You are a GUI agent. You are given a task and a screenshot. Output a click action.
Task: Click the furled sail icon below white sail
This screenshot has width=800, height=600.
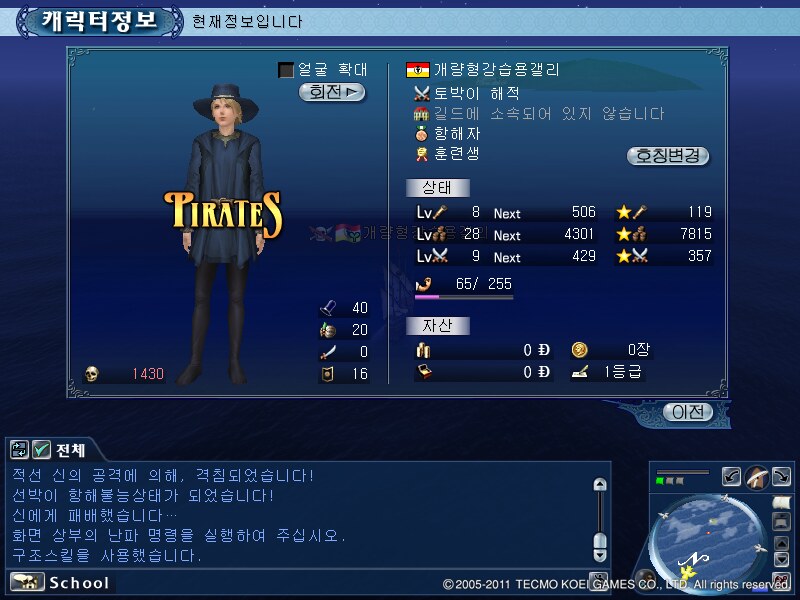781,521
